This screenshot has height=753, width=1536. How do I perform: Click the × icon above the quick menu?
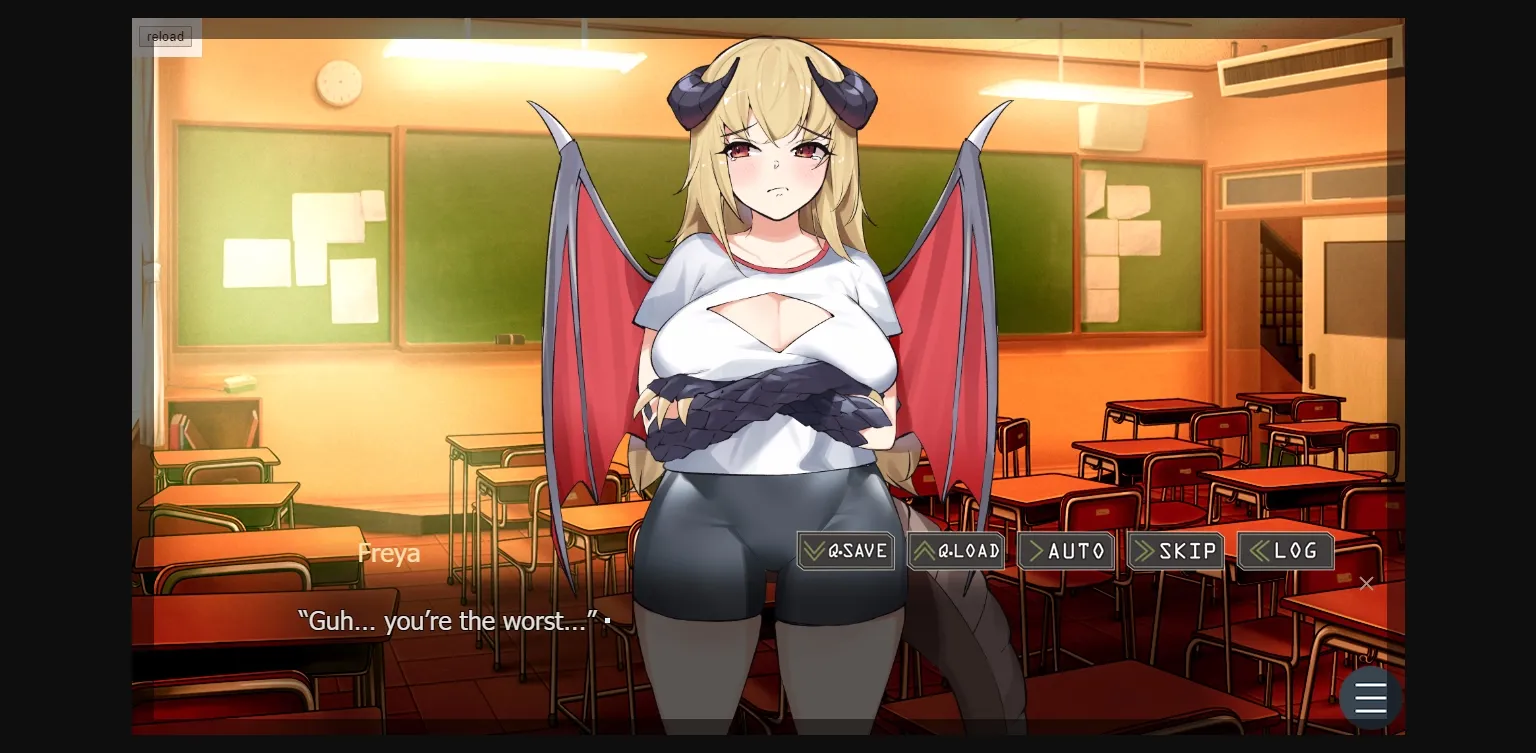[1366, 583]
